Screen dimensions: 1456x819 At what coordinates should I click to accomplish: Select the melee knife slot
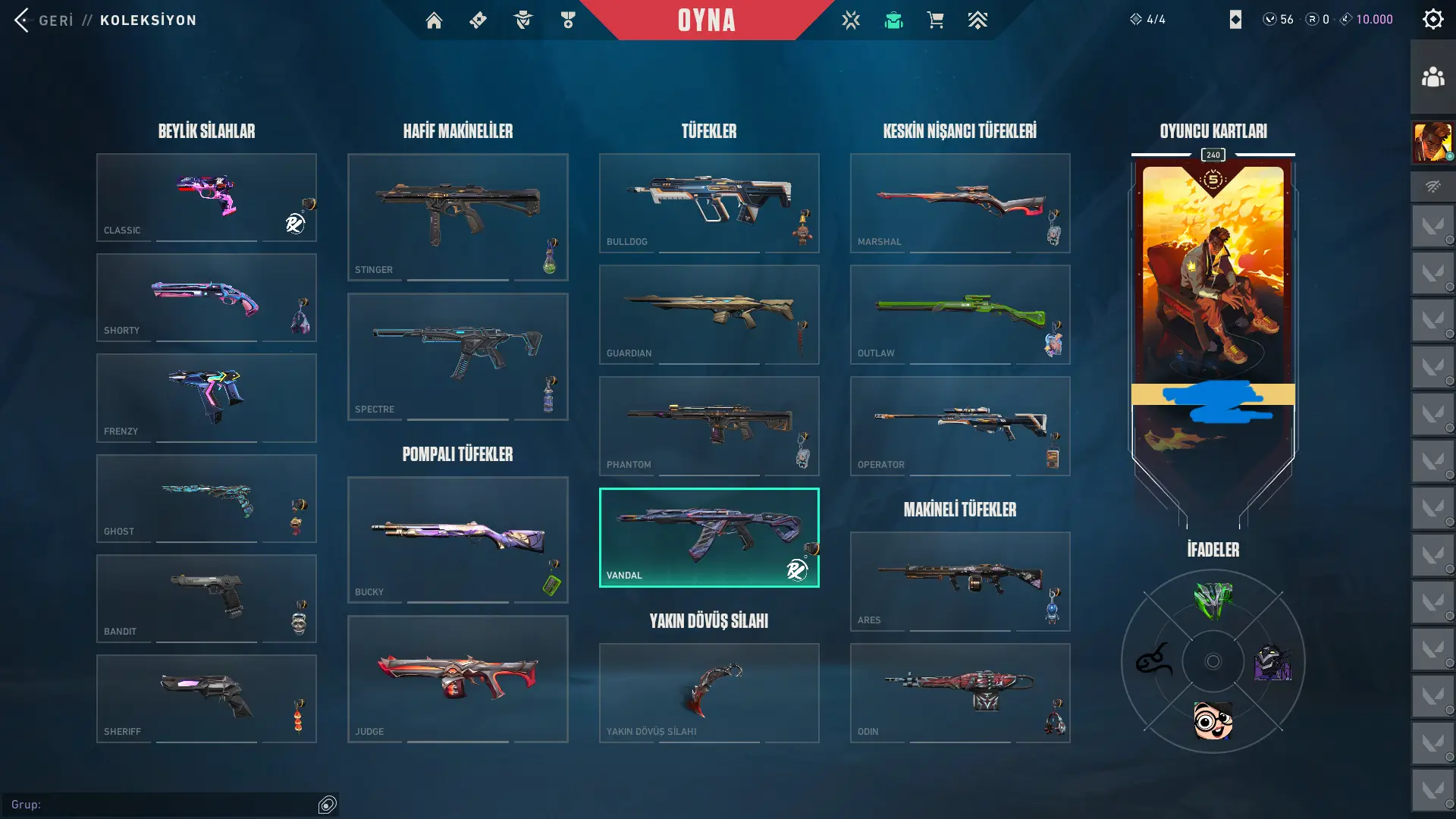tap(708, 692)
